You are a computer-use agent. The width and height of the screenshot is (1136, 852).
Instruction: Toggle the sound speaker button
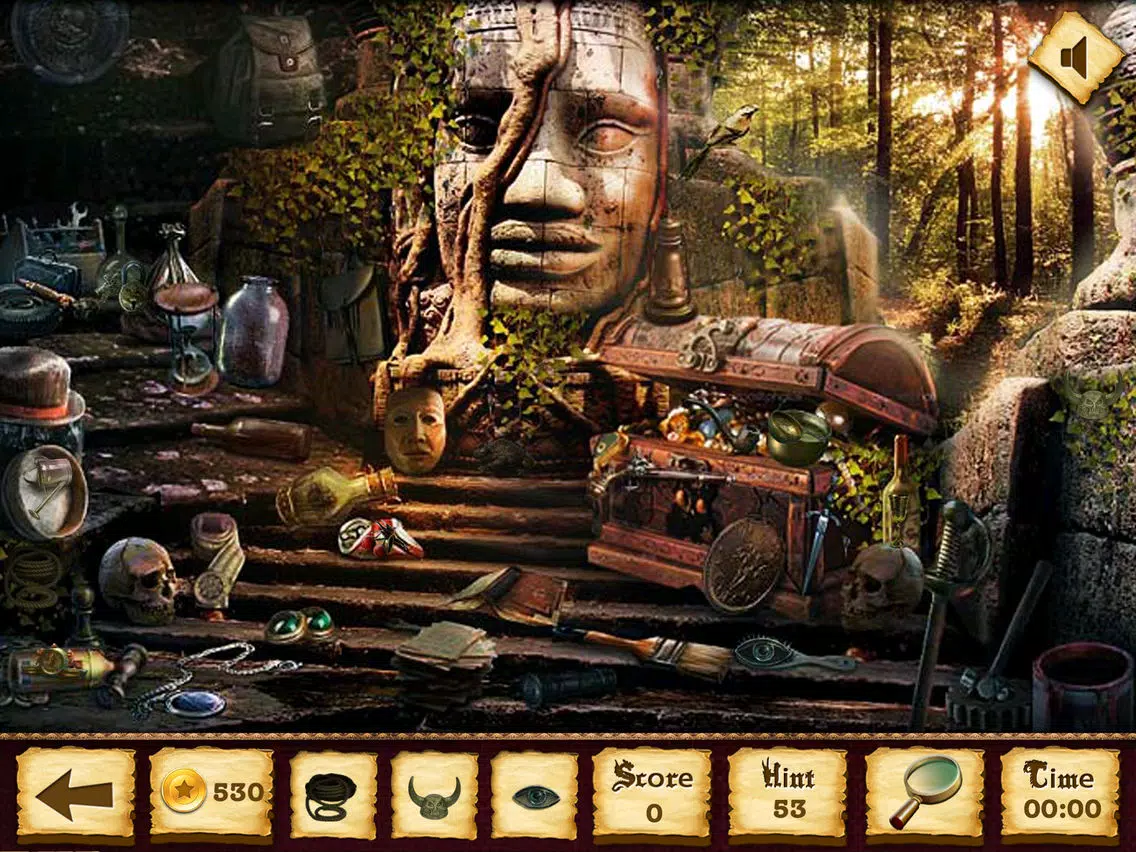coord(1076,58)
